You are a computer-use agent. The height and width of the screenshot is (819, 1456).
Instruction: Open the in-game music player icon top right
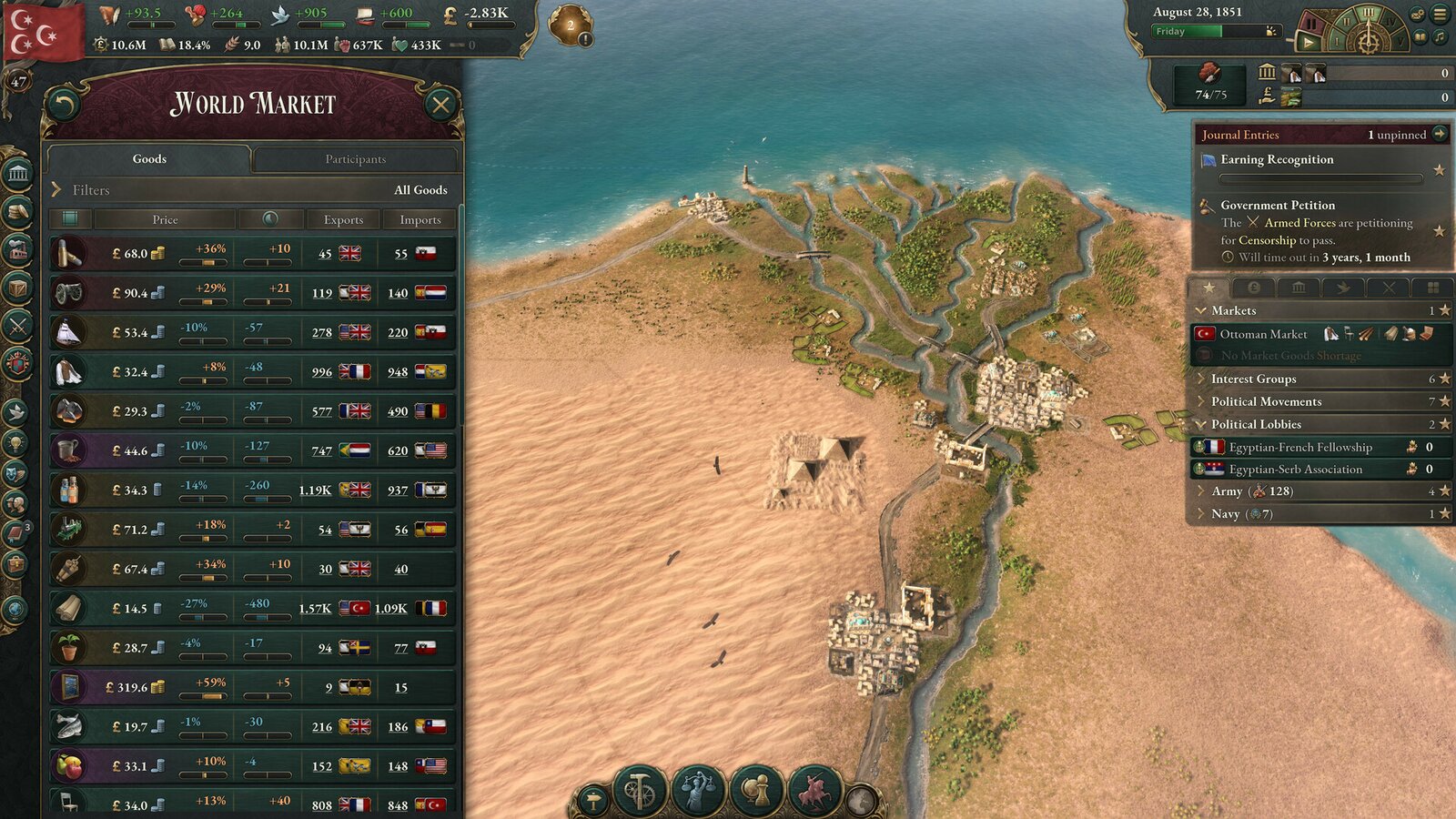1439,38
